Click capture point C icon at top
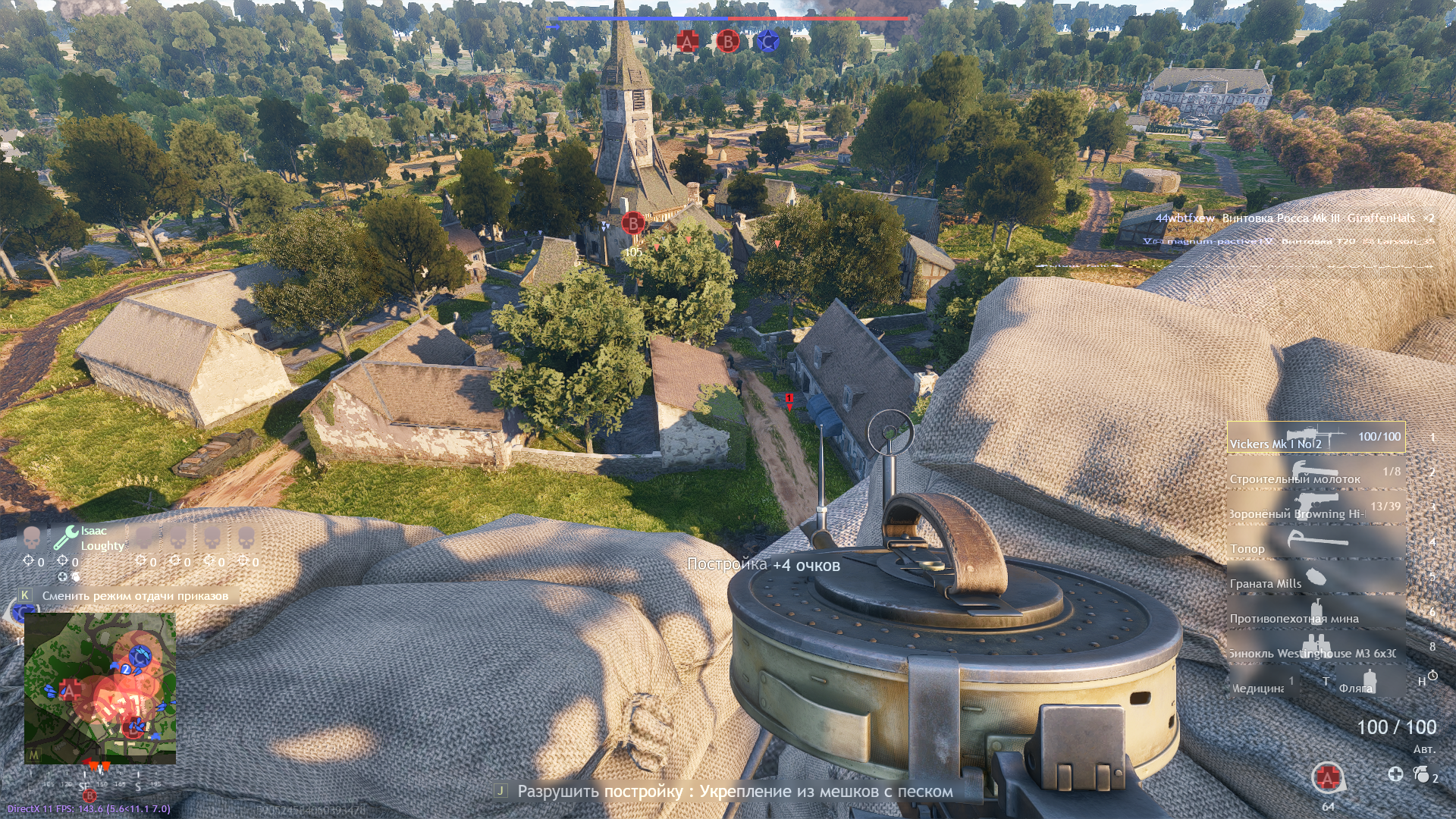Viewport: 1456px width, 819px height. [x=767, y=42]
